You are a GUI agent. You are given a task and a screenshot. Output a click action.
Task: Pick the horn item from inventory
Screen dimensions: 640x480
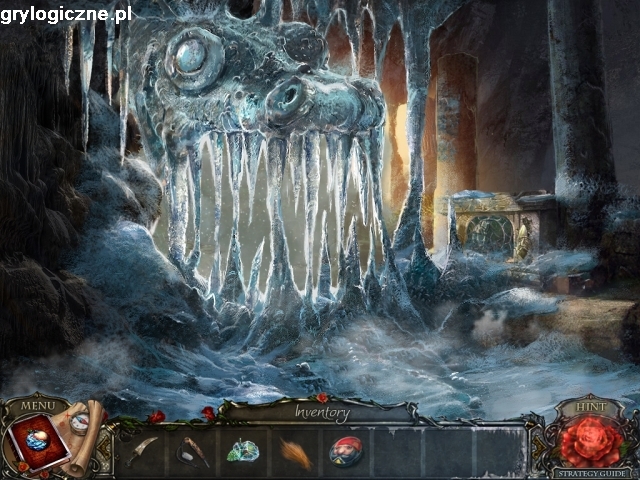pyautogui.click(x=194, y=452)
